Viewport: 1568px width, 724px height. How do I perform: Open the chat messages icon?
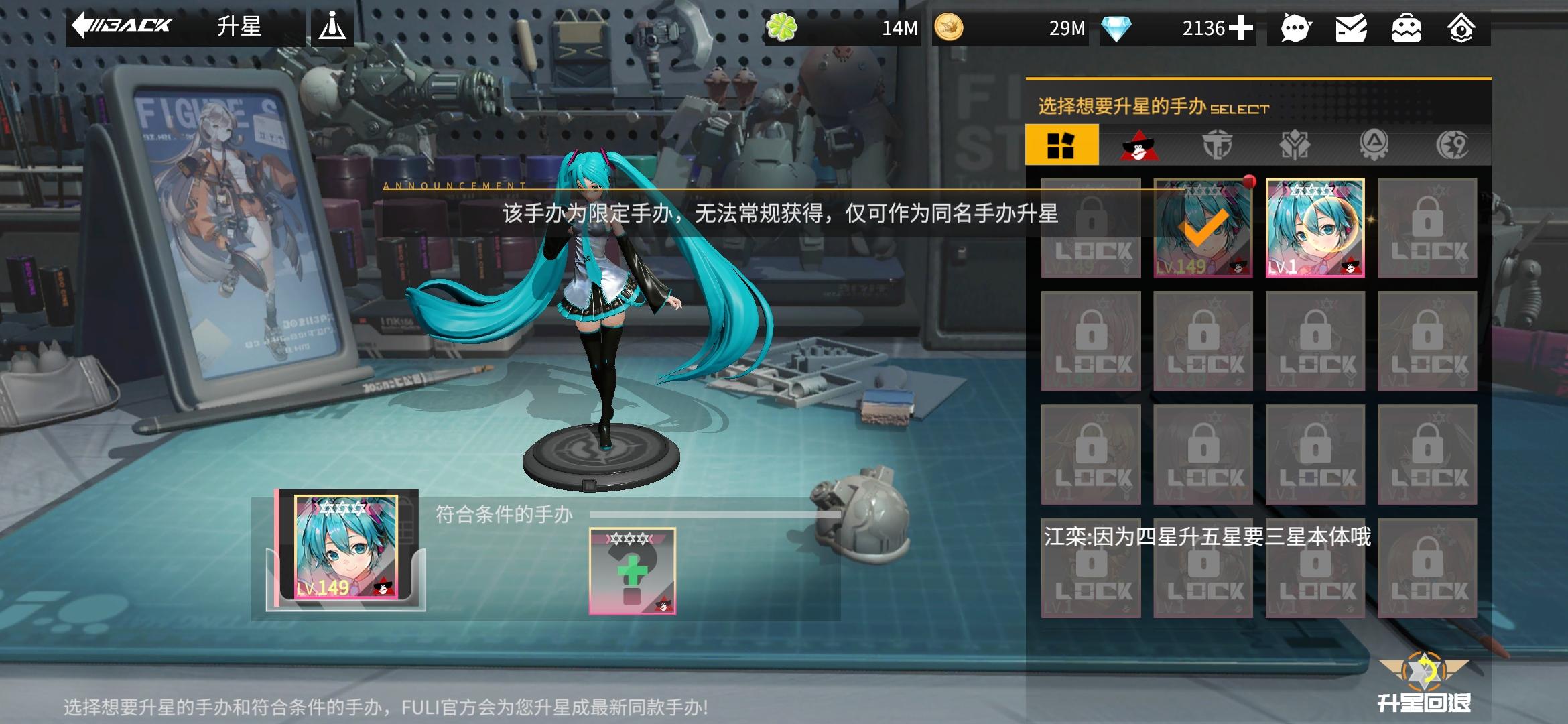click(x=1296, y=28)
